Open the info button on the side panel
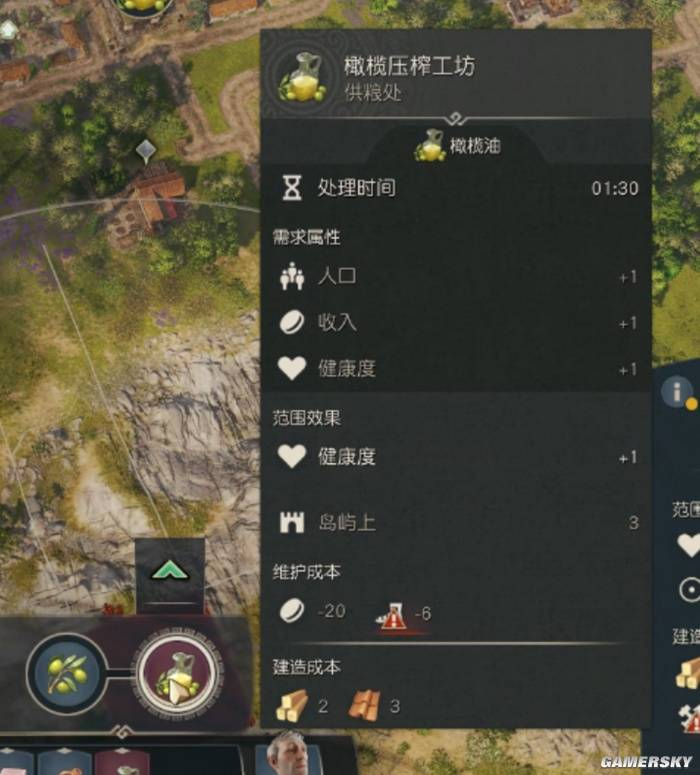The height and width of the screenshot is (775, 700). click(678, 392)
